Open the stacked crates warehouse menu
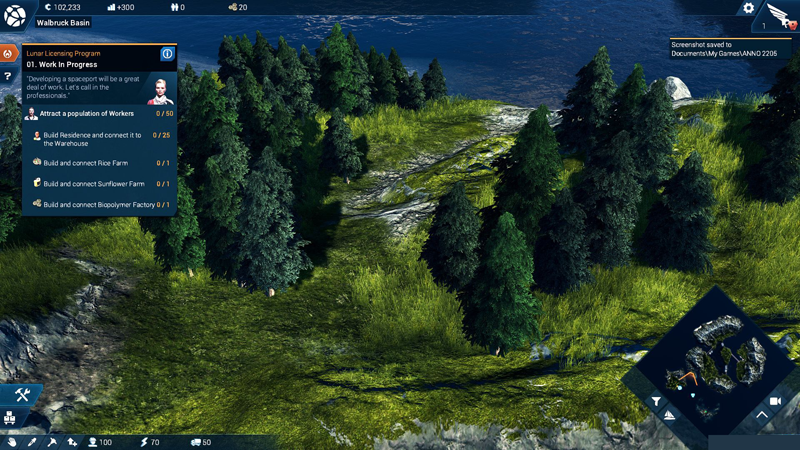This screenshot has width=800, height=450. coord(10,418)
